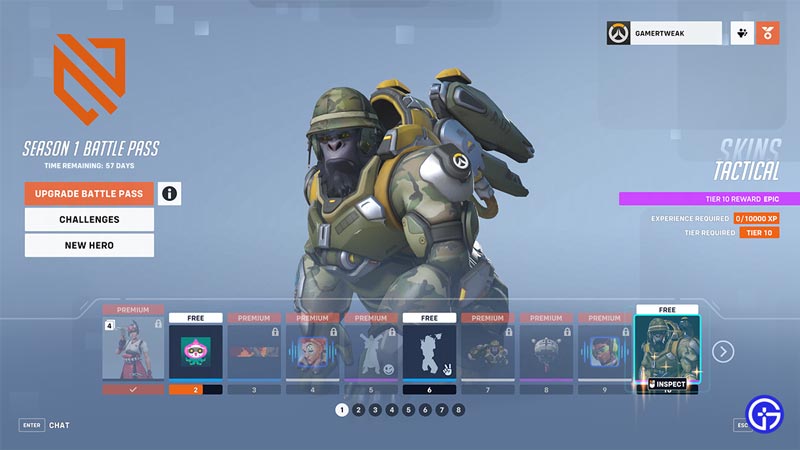Click the Upgrade Battle Pass button
Viewport: 800px width, 450px height.
coord(89,193)
